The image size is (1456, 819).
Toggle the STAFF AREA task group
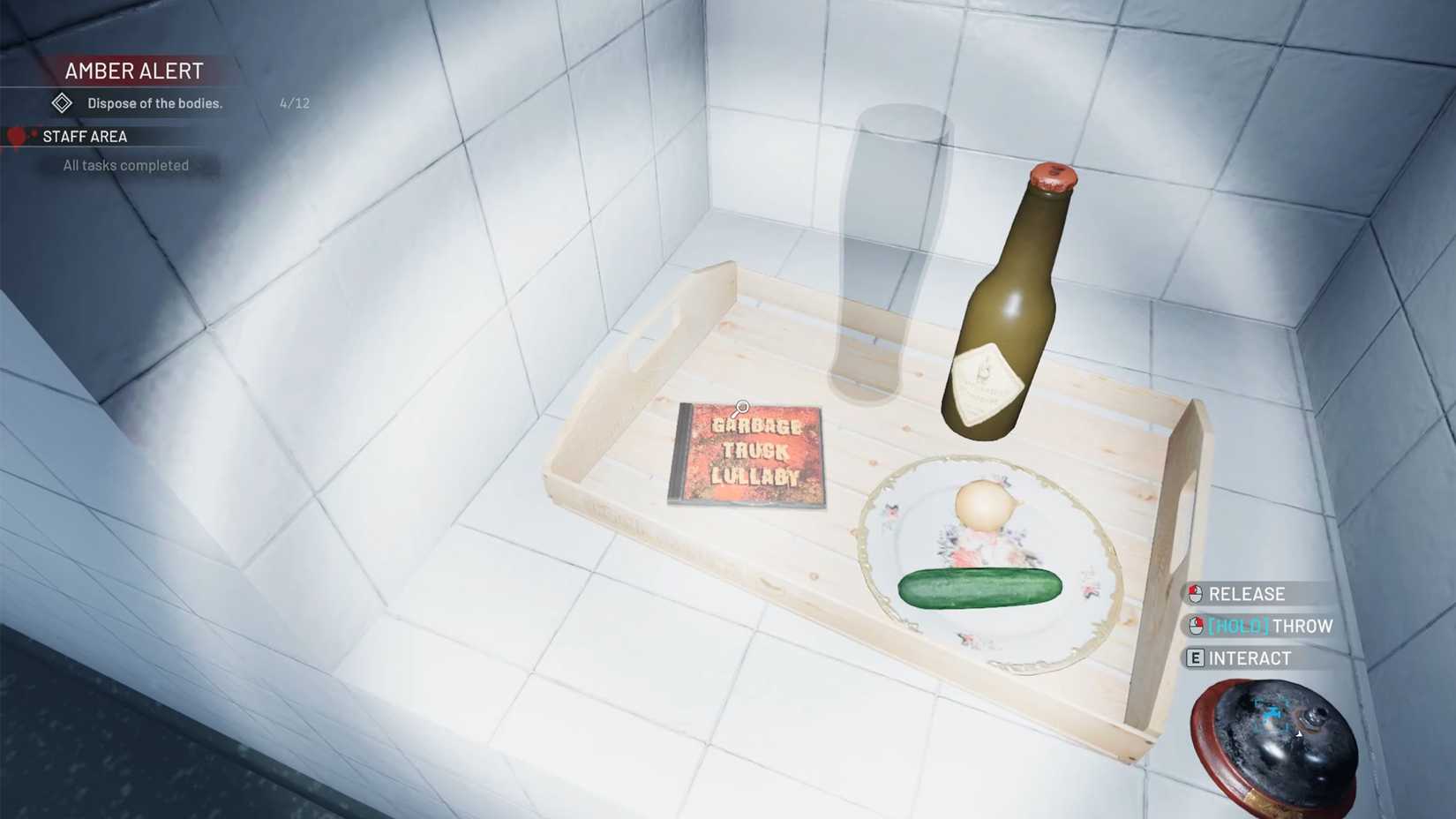(86, 135)
